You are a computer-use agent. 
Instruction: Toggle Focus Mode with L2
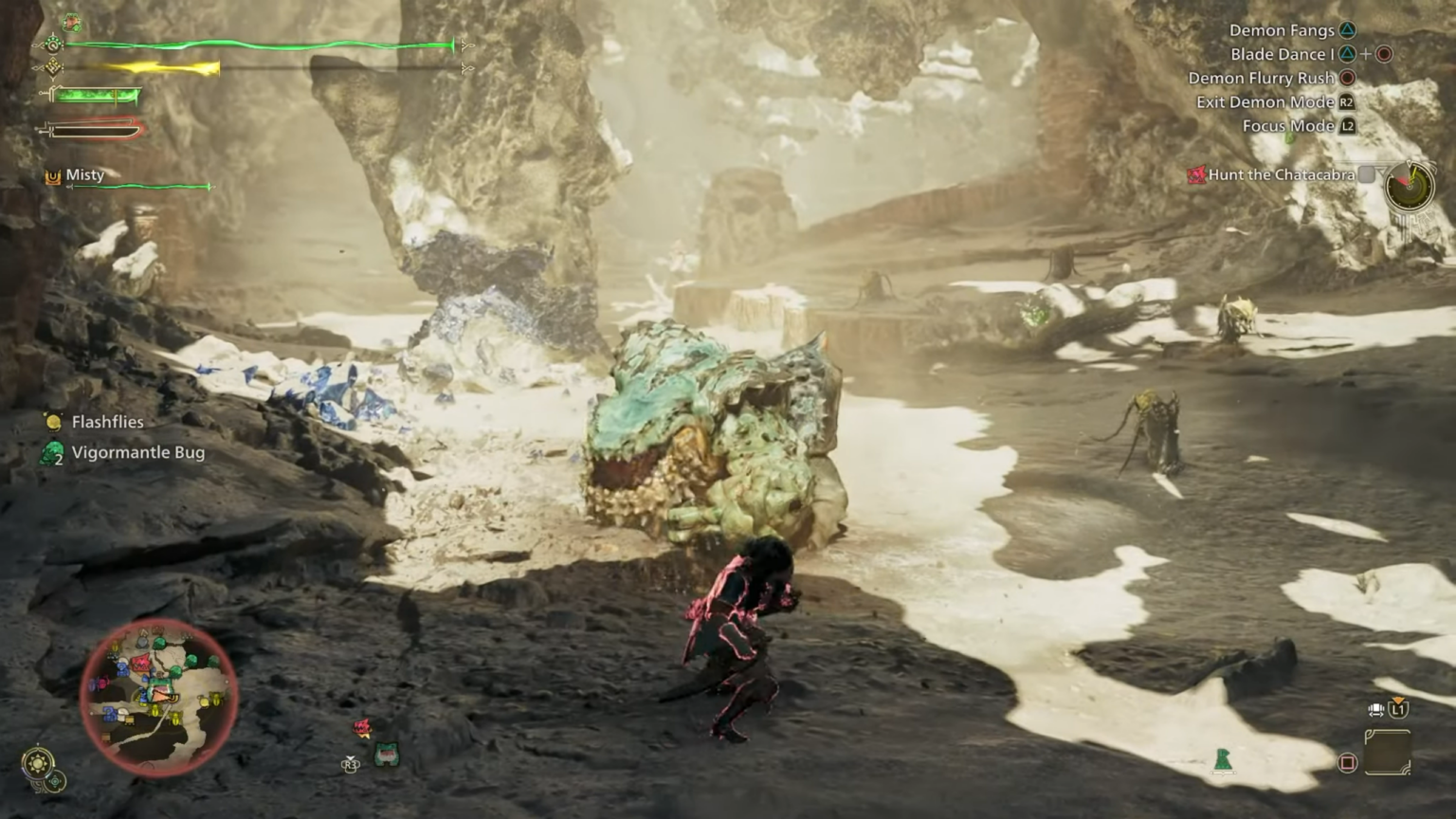(x=1345, y=125)
